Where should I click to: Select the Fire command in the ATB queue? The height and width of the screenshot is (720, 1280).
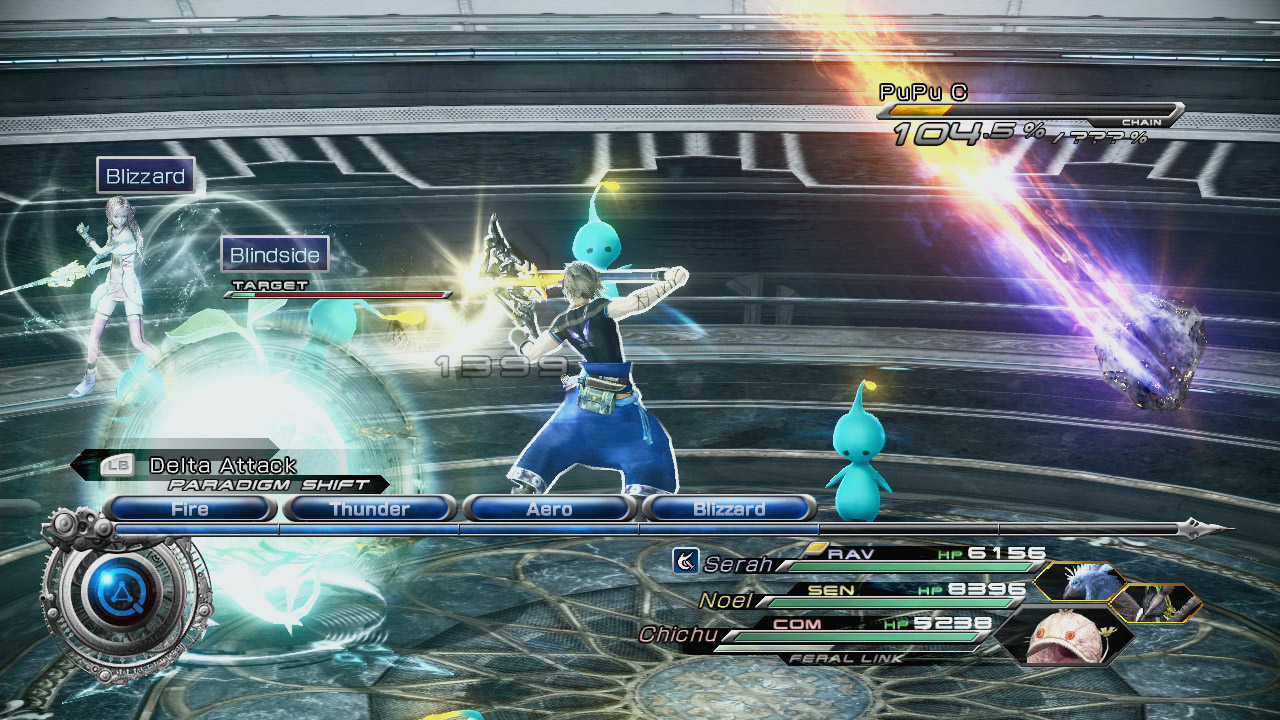tap(189, 509)
